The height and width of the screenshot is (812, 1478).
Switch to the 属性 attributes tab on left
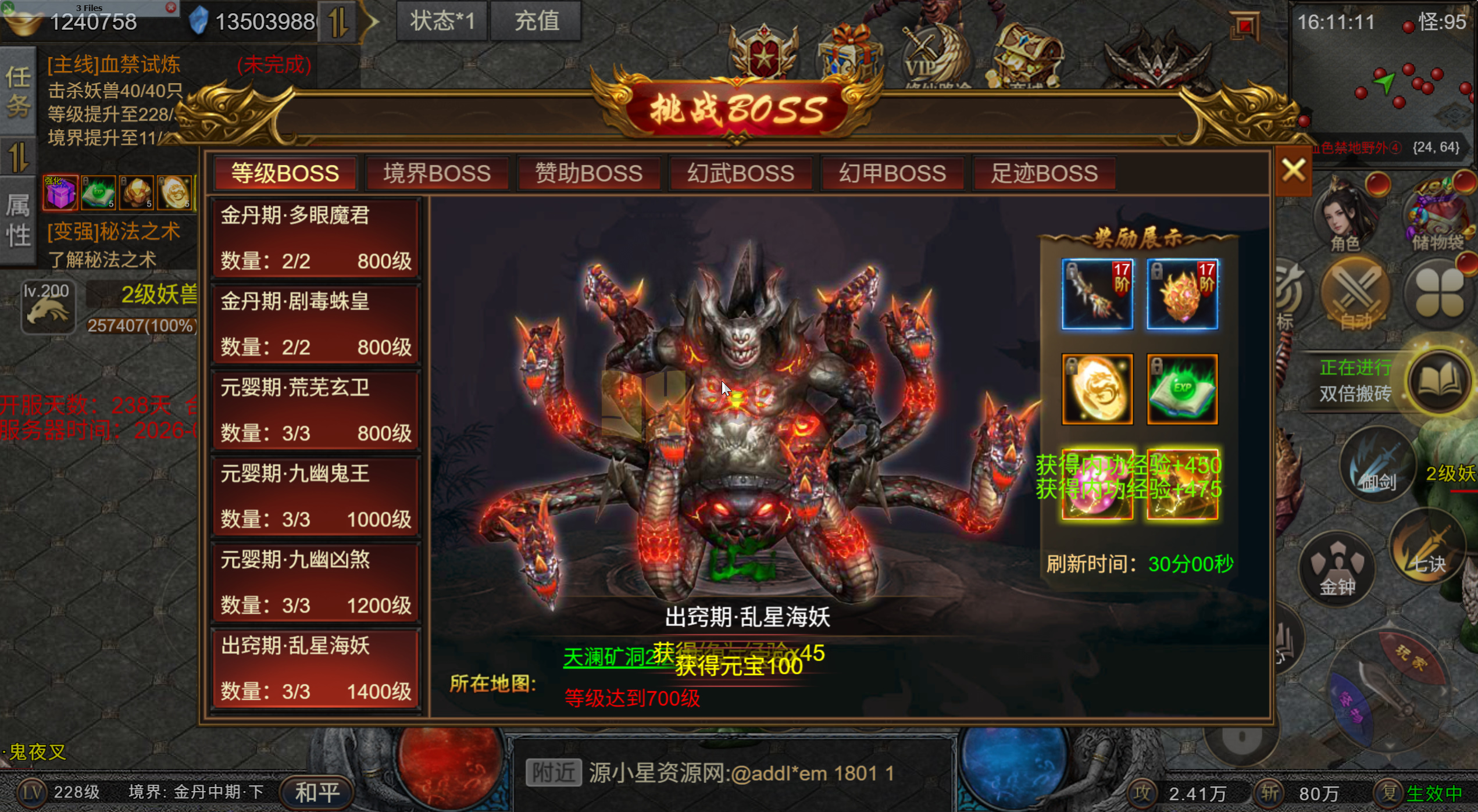coord(17,221)
